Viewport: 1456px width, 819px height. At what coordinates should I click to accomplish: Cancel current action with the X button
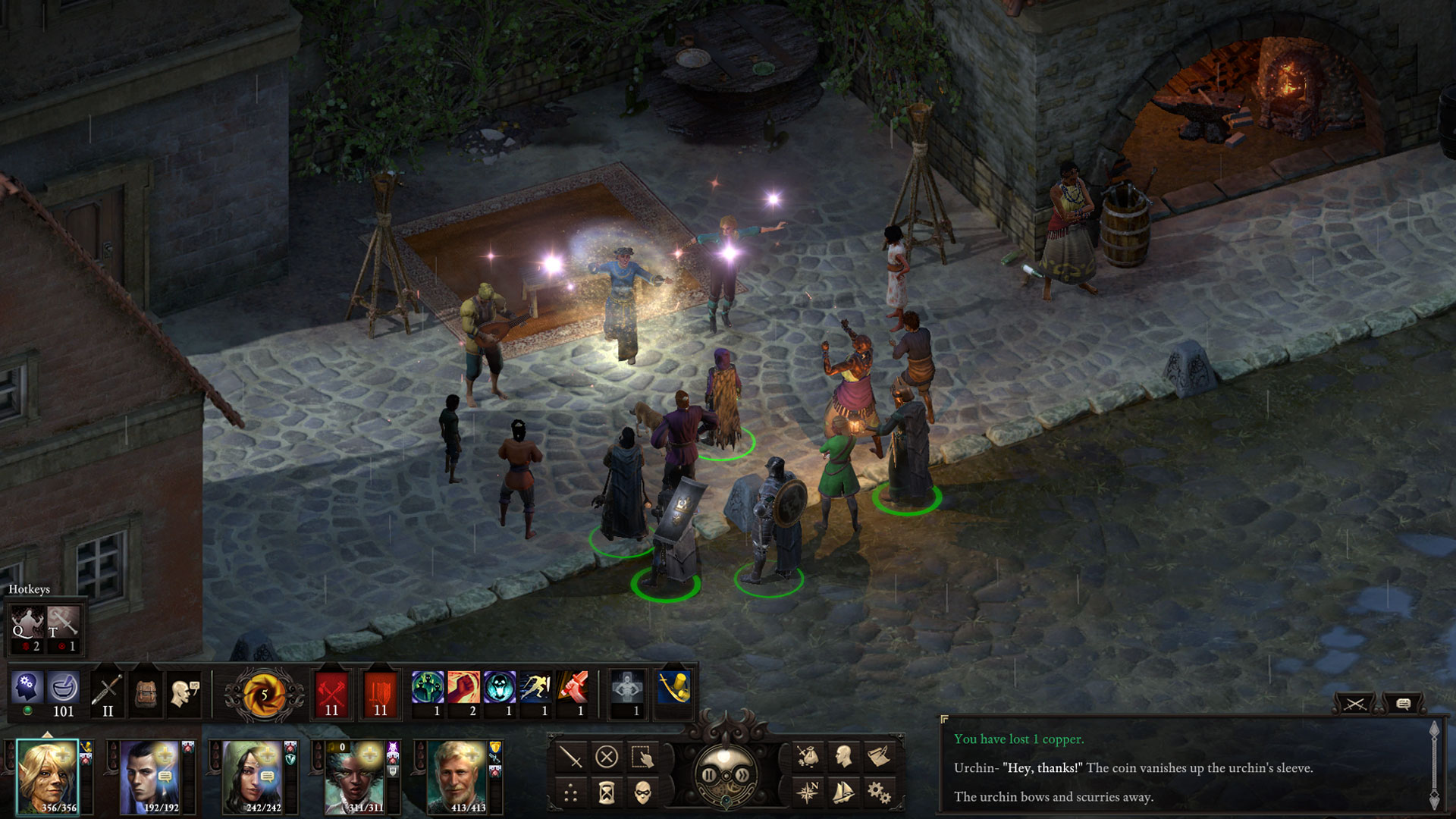click(x=607, y=757)
